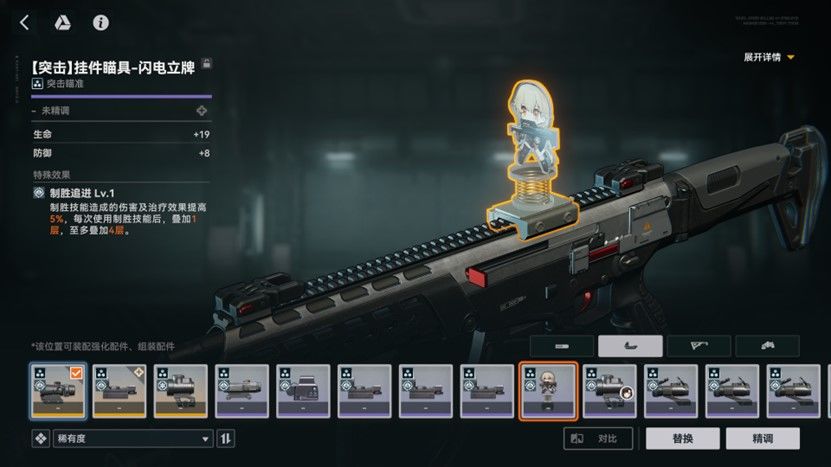This screenshot has height=467, width=831.
Task: Open the 对比 compare button
Action: pyautogui.click(x=597, y=439)
